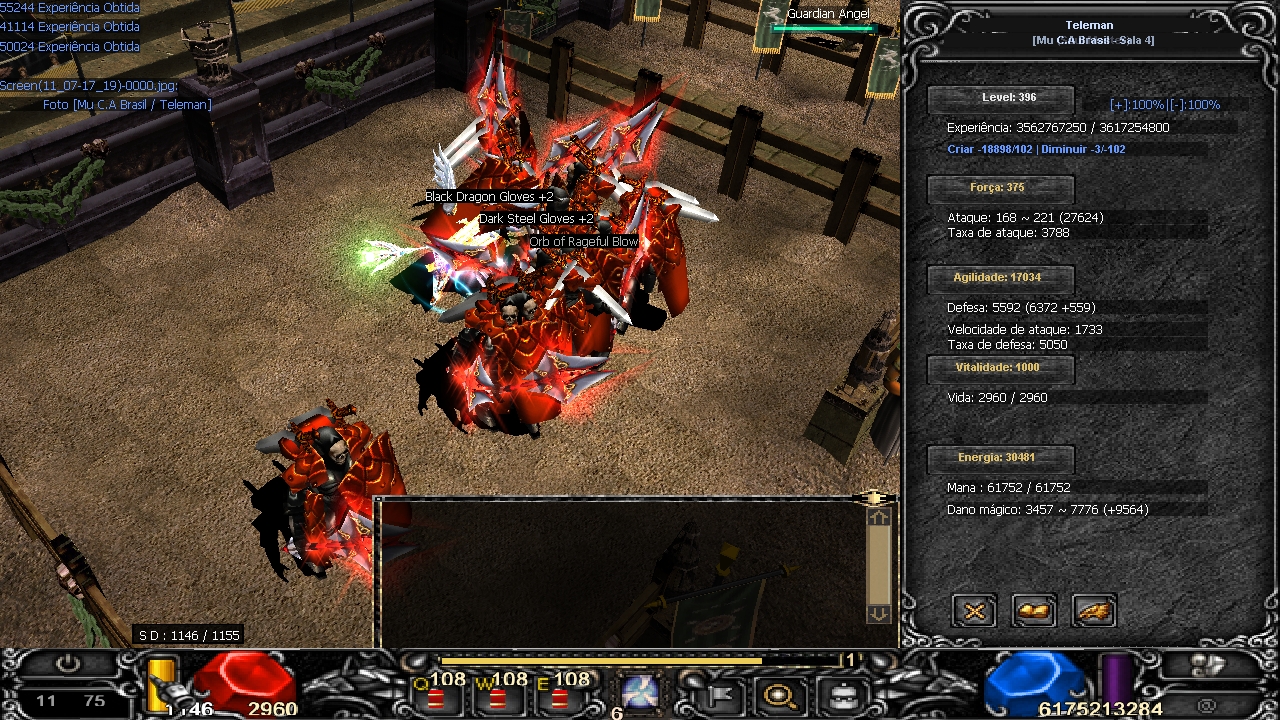Open the magnifying glass search button
Image resolution: width=1280 pixels, height=720 pixels.
(778, 693)
